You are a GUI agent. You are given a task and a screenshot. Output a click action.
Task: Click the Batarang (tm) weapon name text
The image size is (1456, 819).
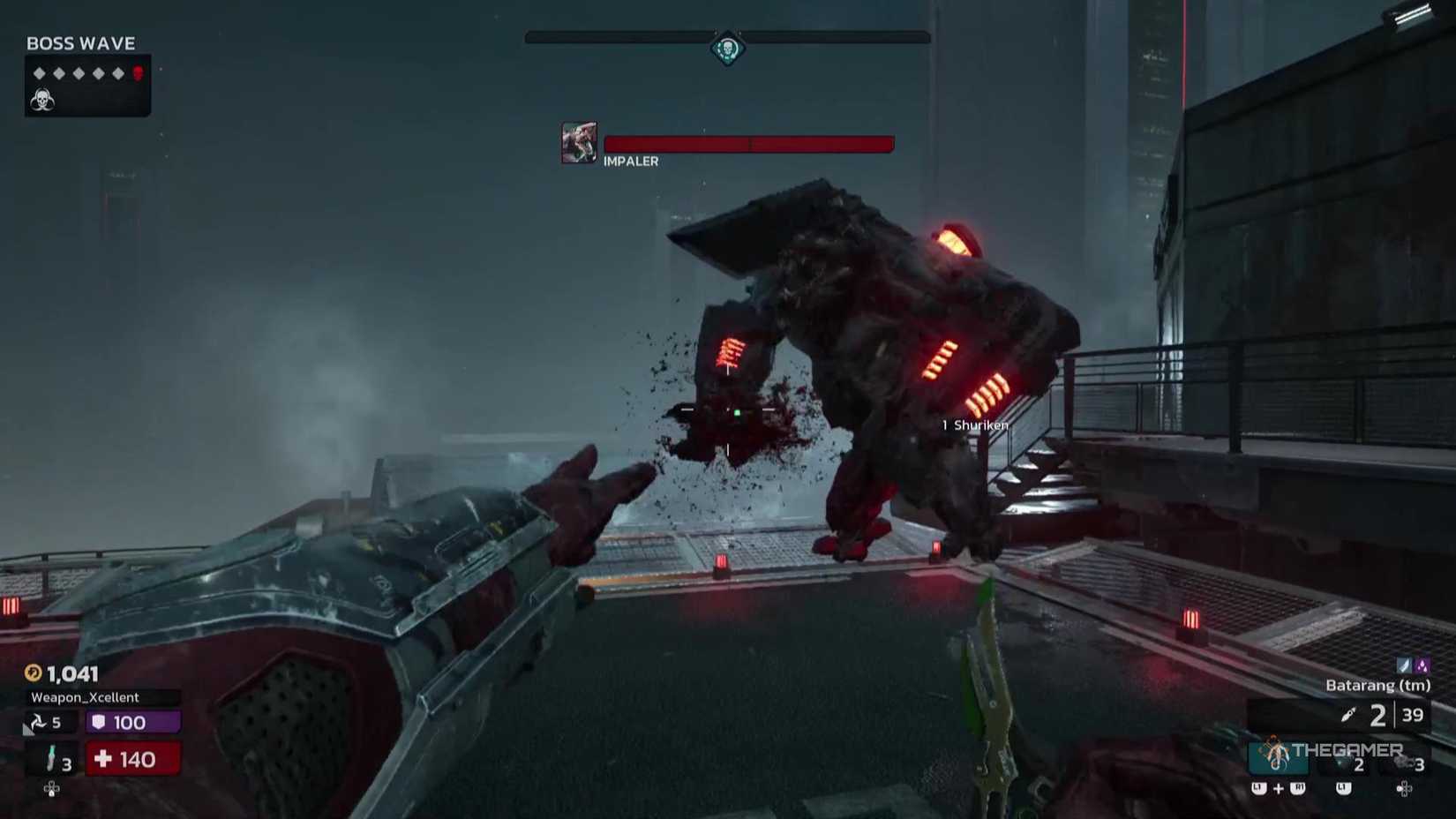(1377, 685)
